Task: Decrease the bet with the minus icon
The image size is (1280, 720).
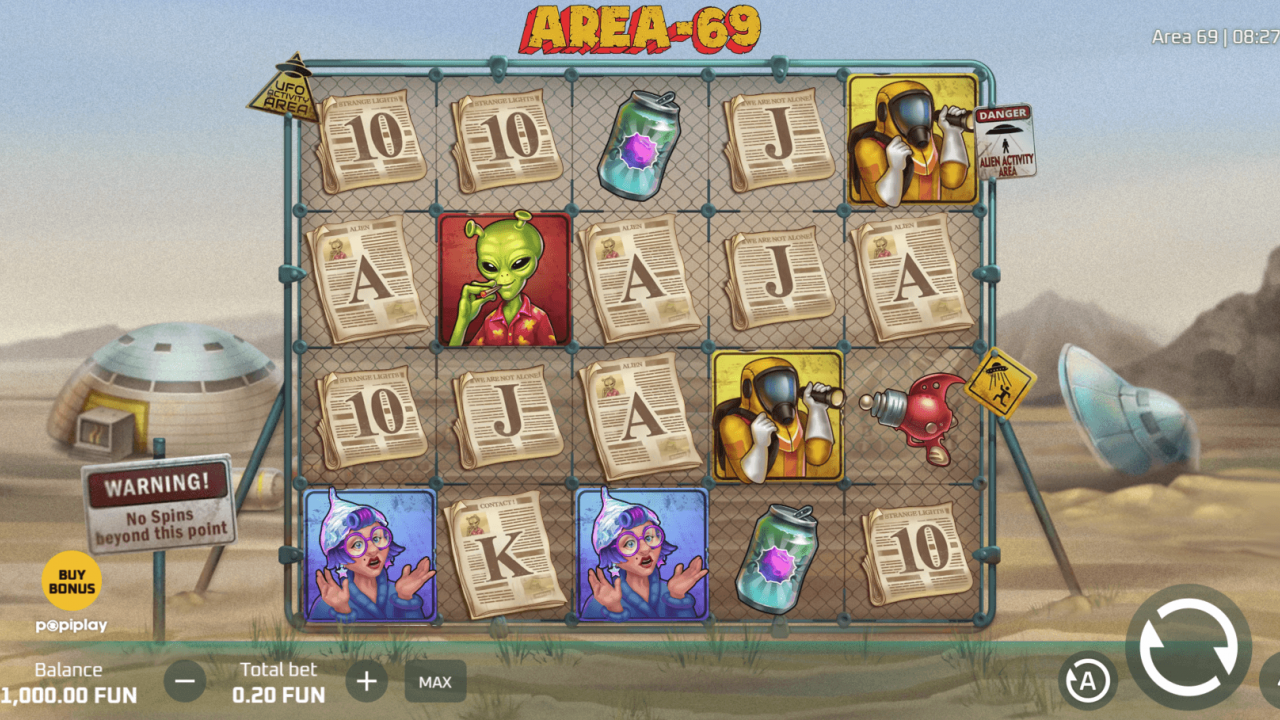Action: pos(186,681)
